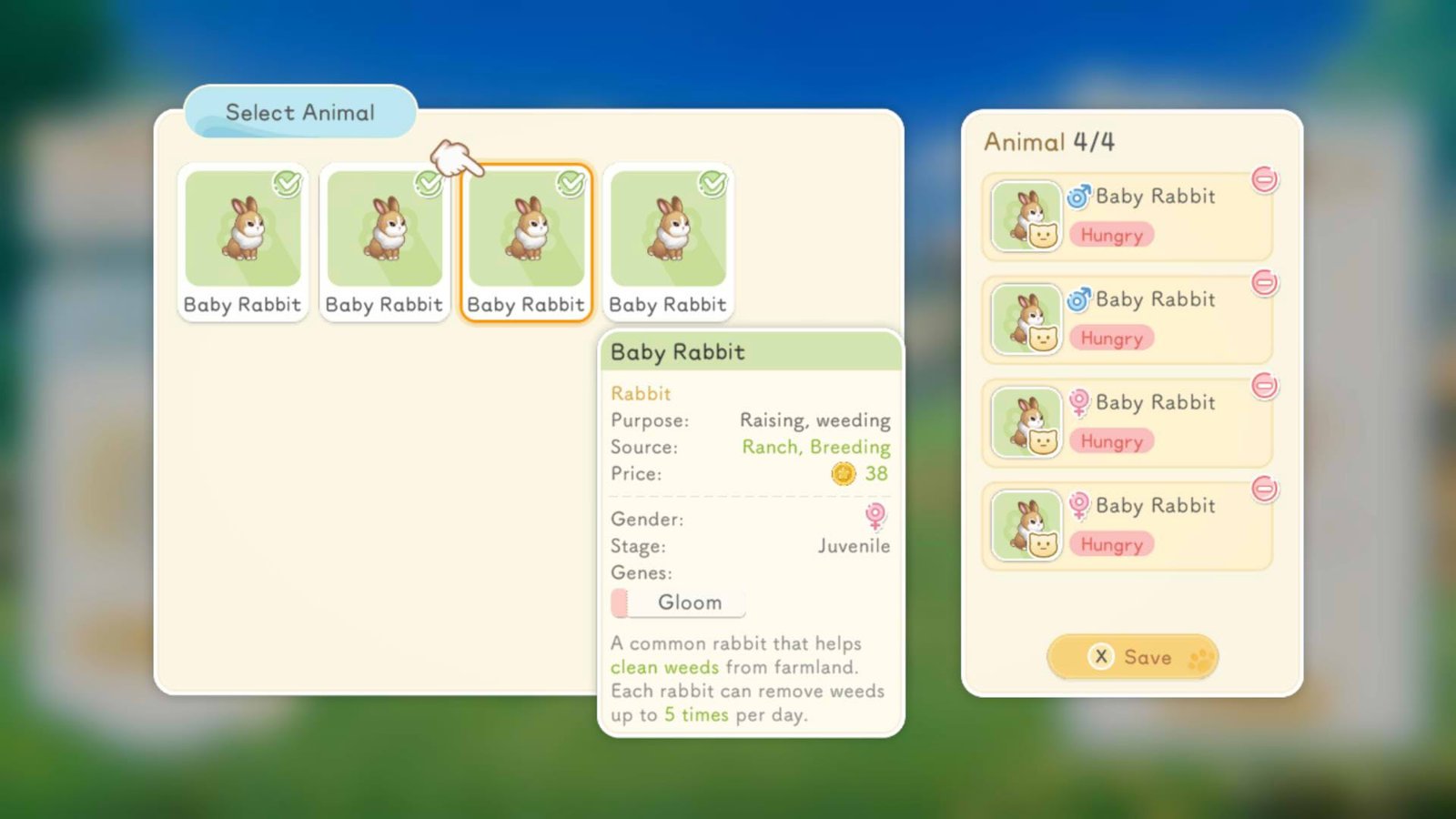
Task: Deselect the fourth Baby Rabbit checkmark
Action: 713,182
